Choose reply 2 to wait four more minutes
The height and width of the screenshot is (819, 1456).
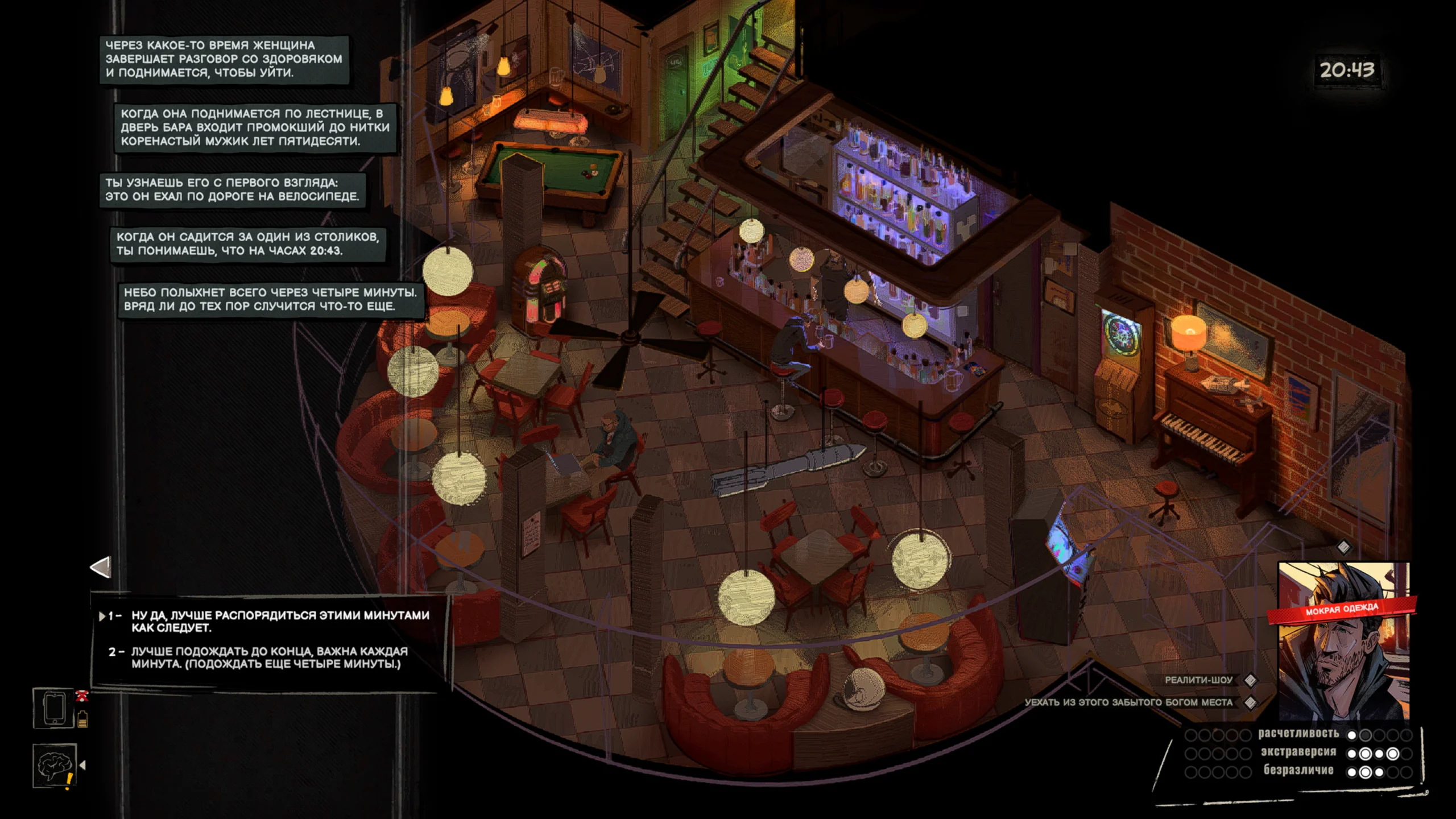[x=268, y=657]
